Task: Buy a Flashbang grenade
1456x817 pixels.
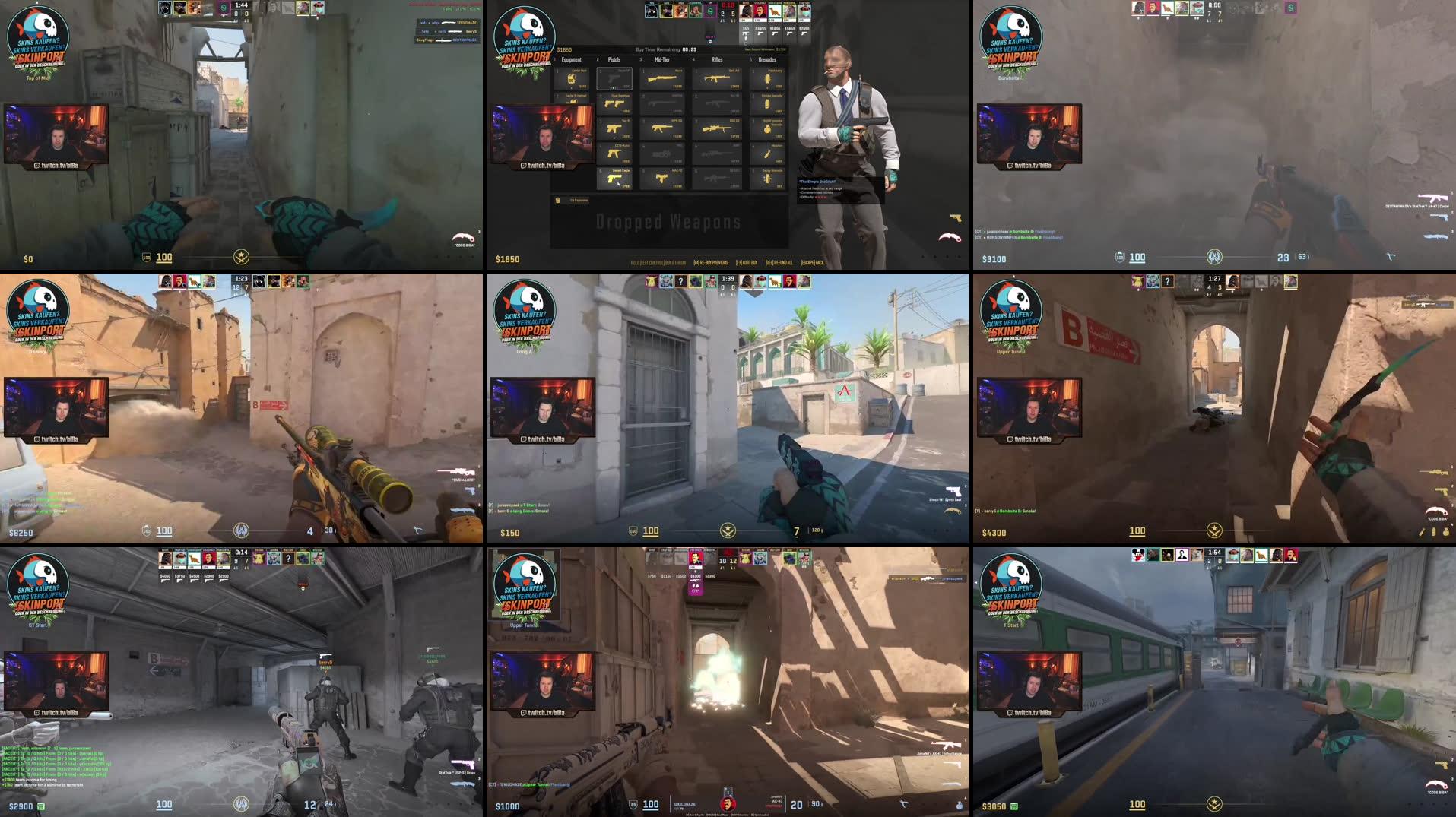Action: click(x=768, y=79)
